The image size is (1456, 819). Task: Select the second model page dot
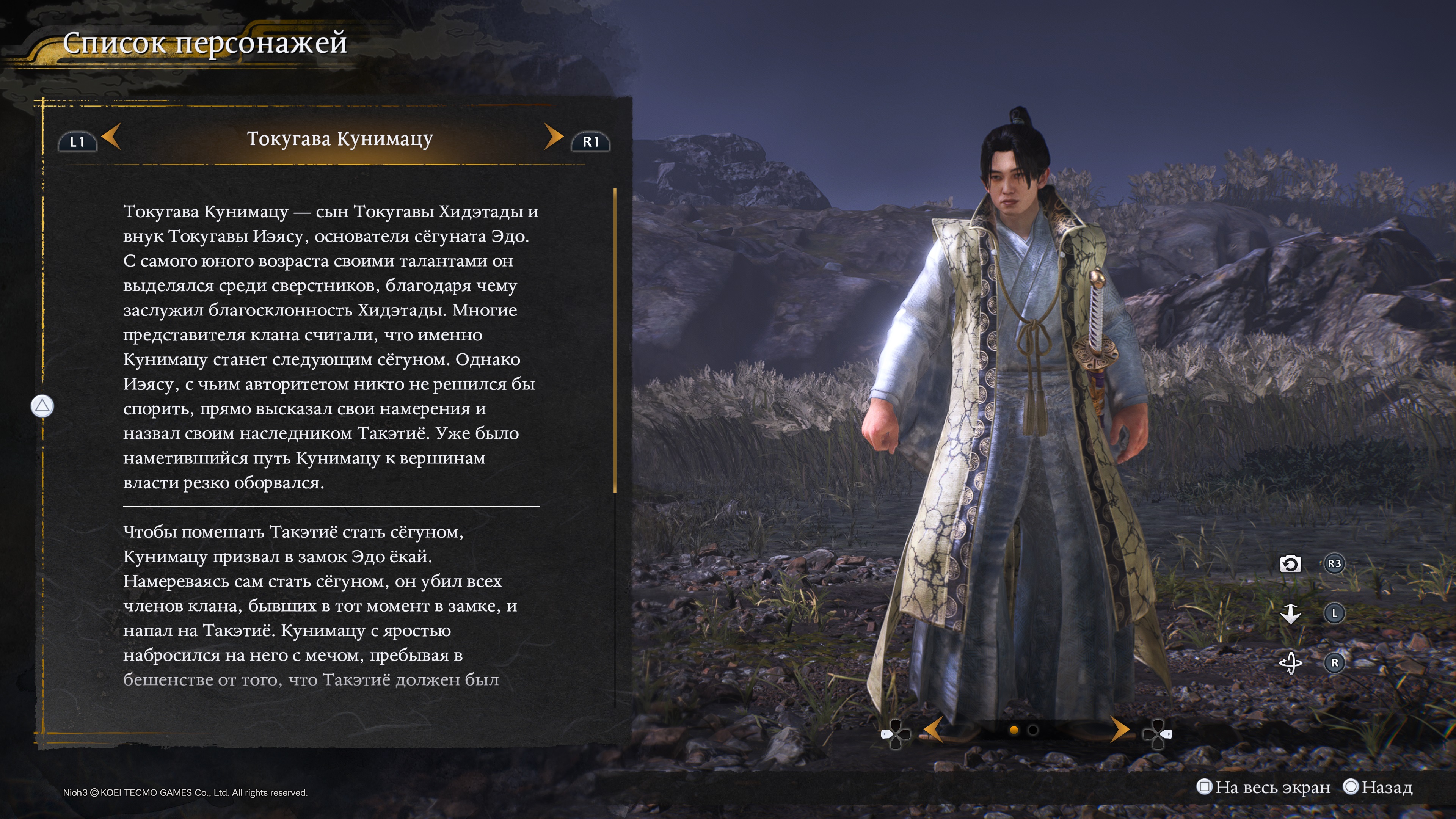[x=1032, y=730]
